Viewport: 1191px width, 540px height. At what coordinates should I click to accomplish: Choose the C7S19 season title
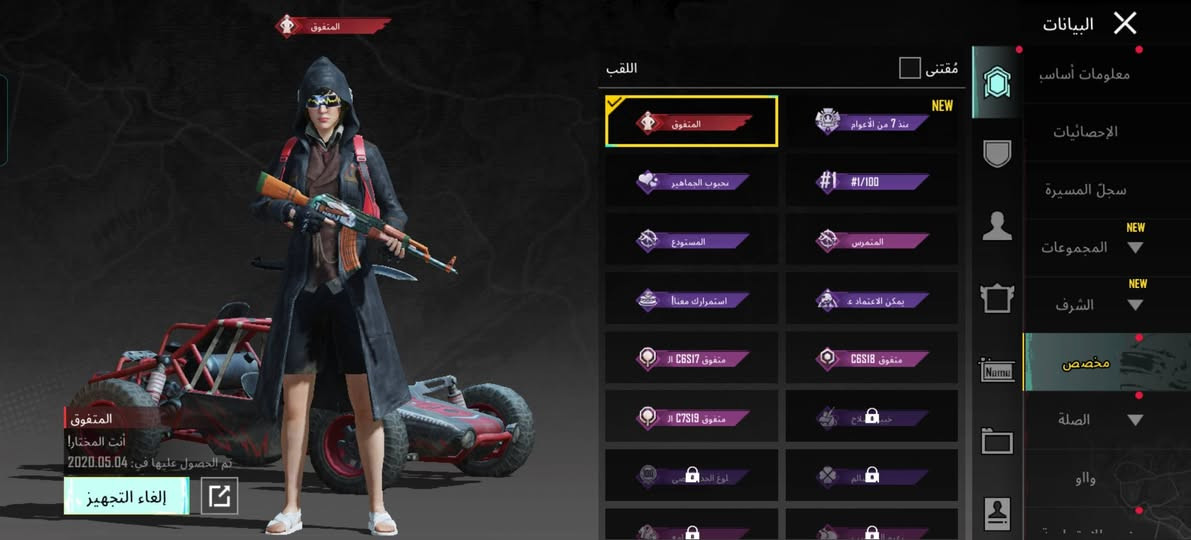click(692, 416)
